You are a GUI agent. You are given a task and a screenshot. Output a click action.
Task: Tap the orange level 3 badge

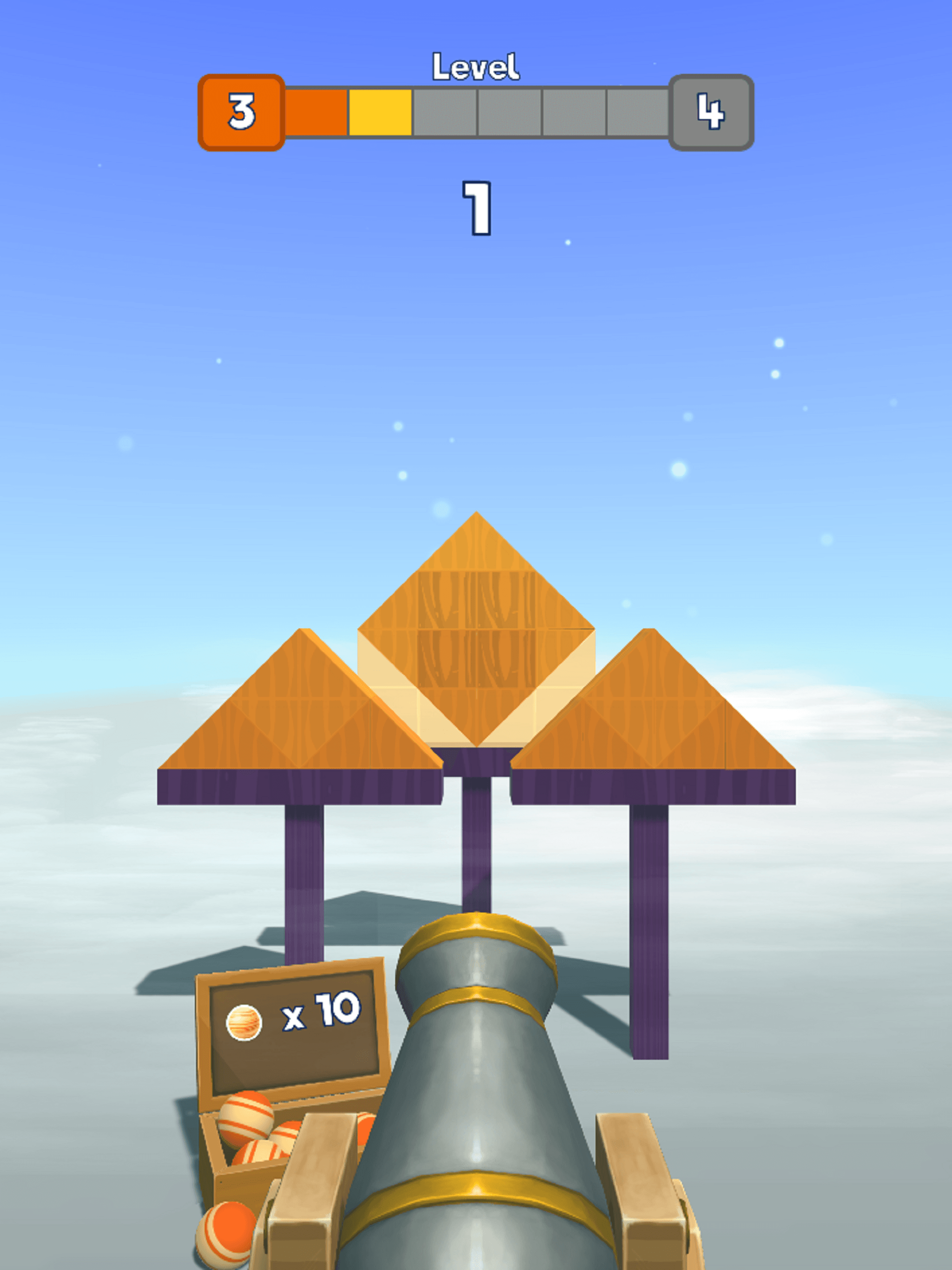click(242, 112)
